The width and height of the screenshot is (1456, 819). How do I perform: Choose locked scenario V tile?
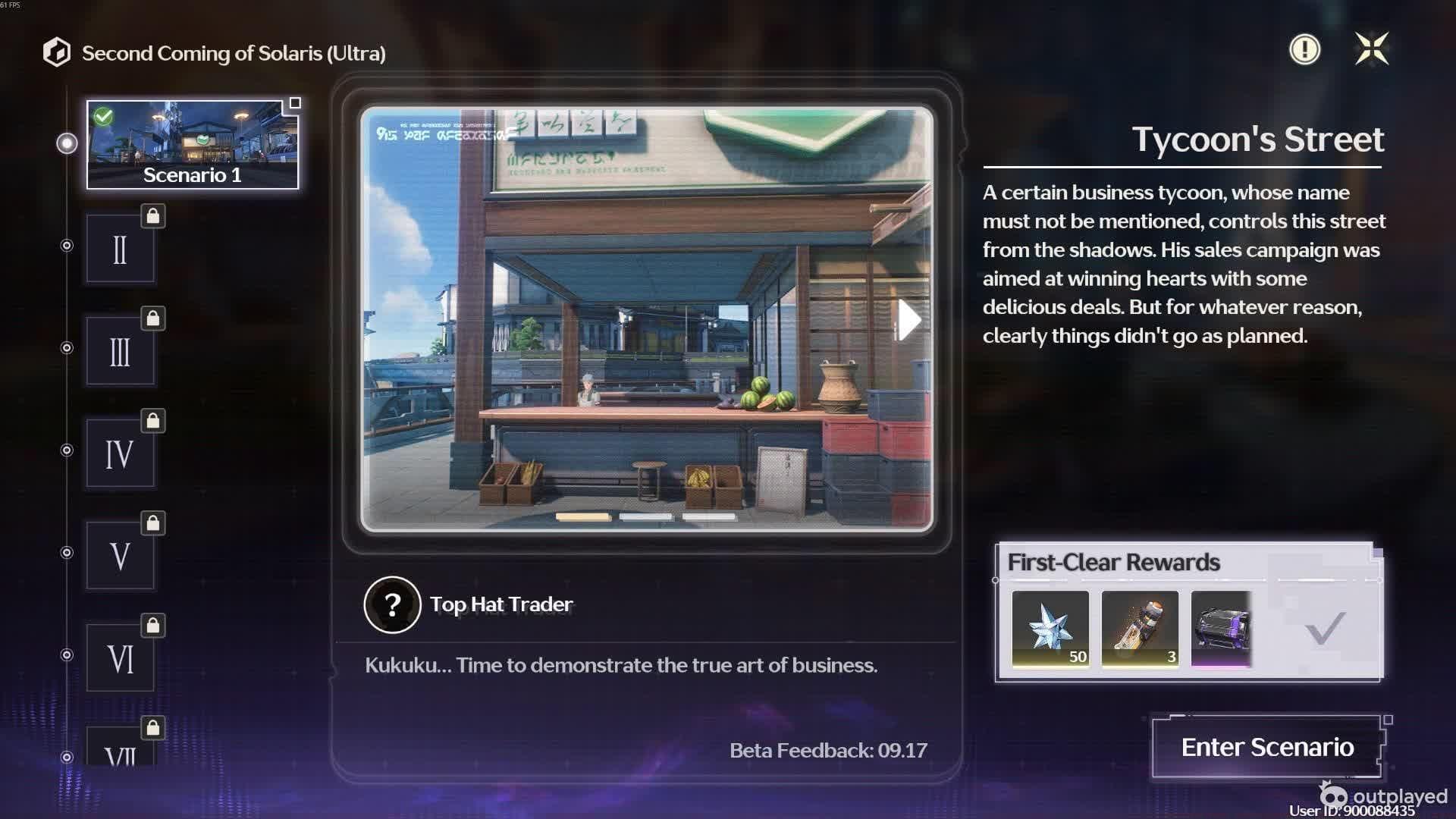click(120, 556)
